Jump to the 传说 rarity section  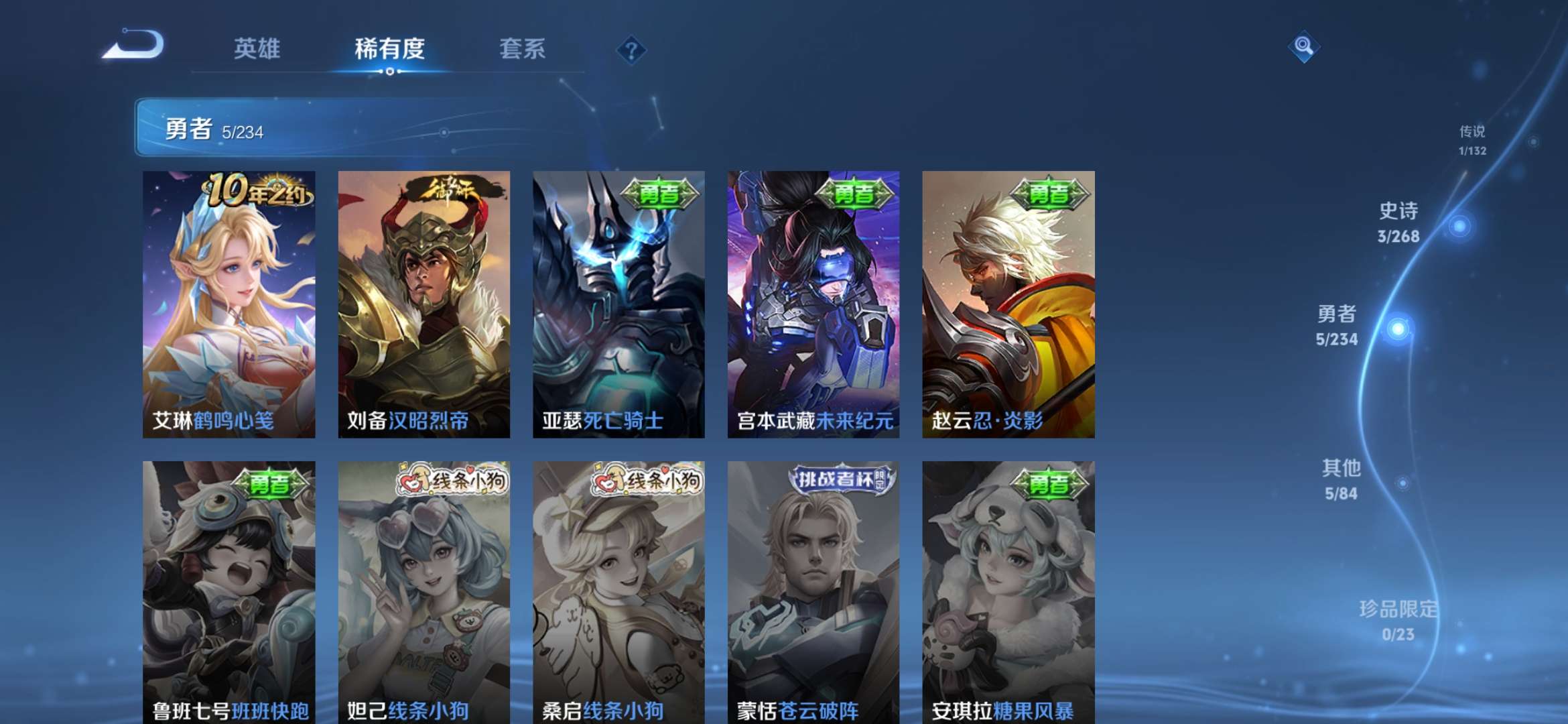pos(1472,140)
